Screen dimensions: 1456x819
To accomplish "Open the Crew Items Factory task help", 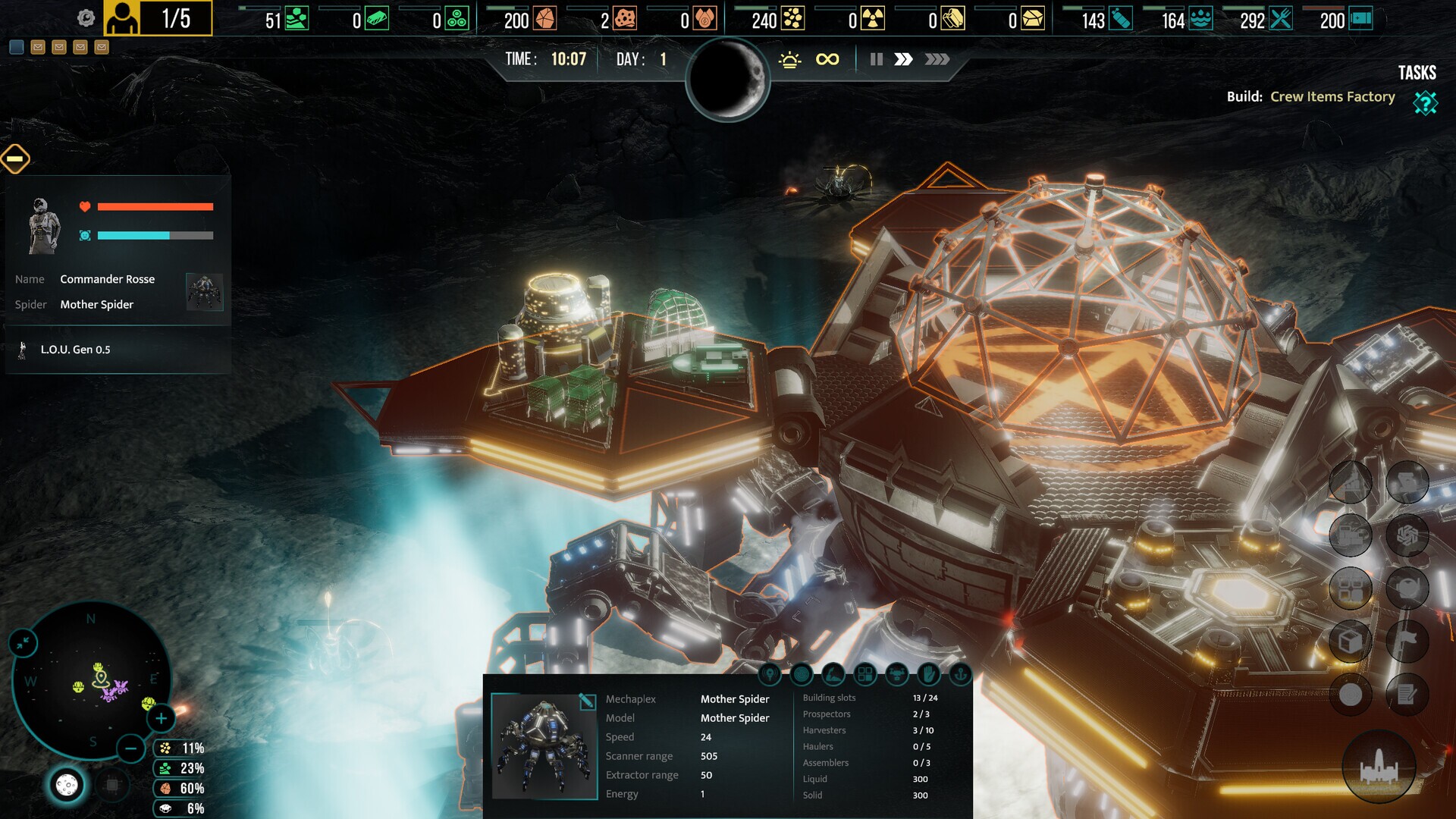I will coord(1425,102).
